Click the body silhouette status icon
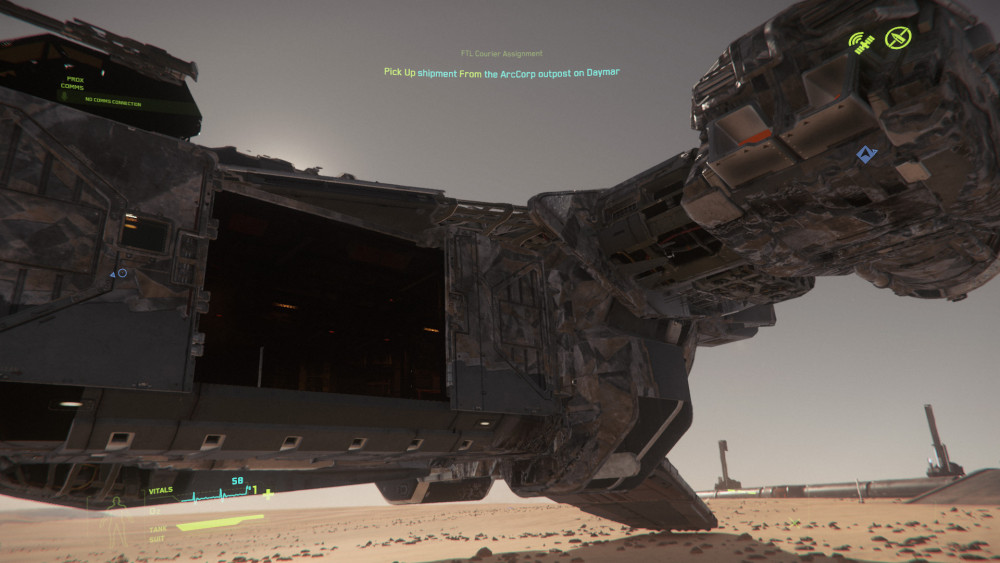 [116, 506]
